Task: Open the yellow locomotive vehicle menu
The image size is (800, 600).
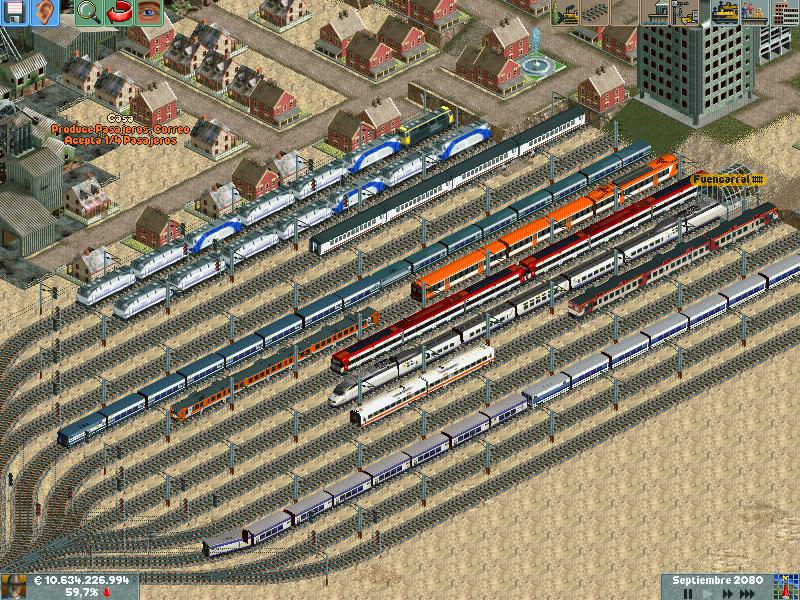Action: pyautogui.click(x=722, y=12)
